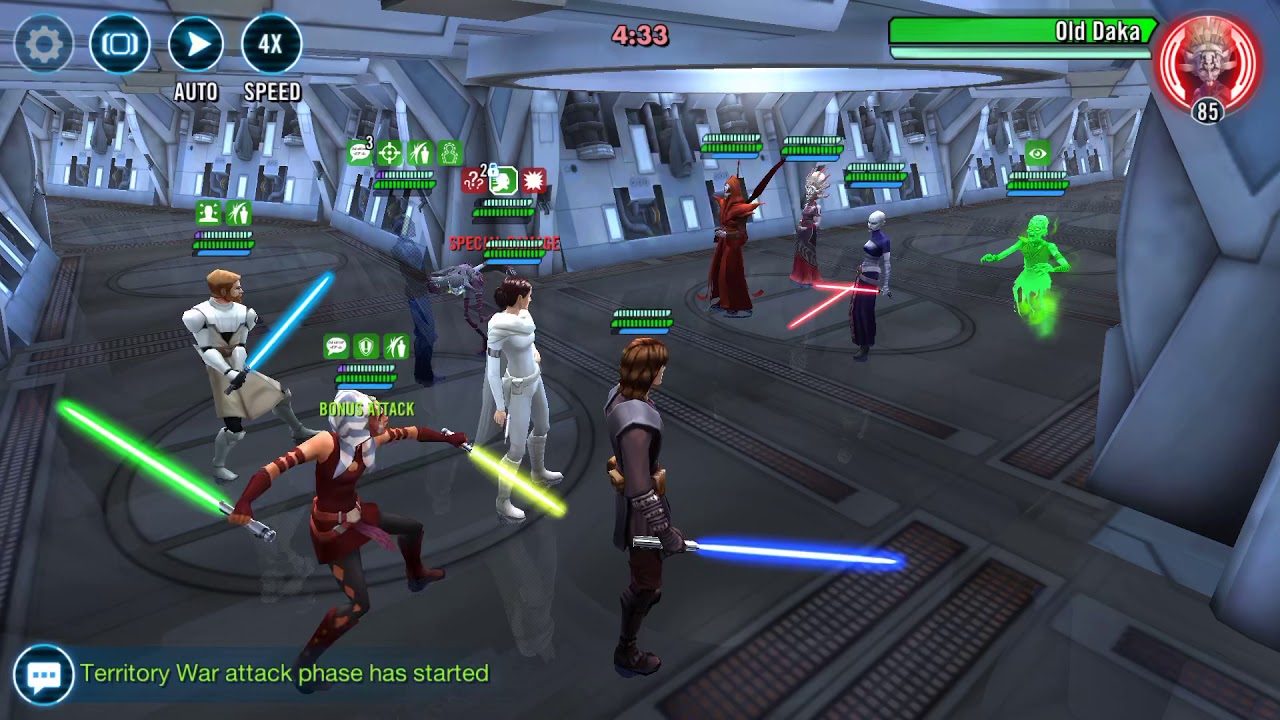
Task: Open the gear settings menu
Action: 43,44
